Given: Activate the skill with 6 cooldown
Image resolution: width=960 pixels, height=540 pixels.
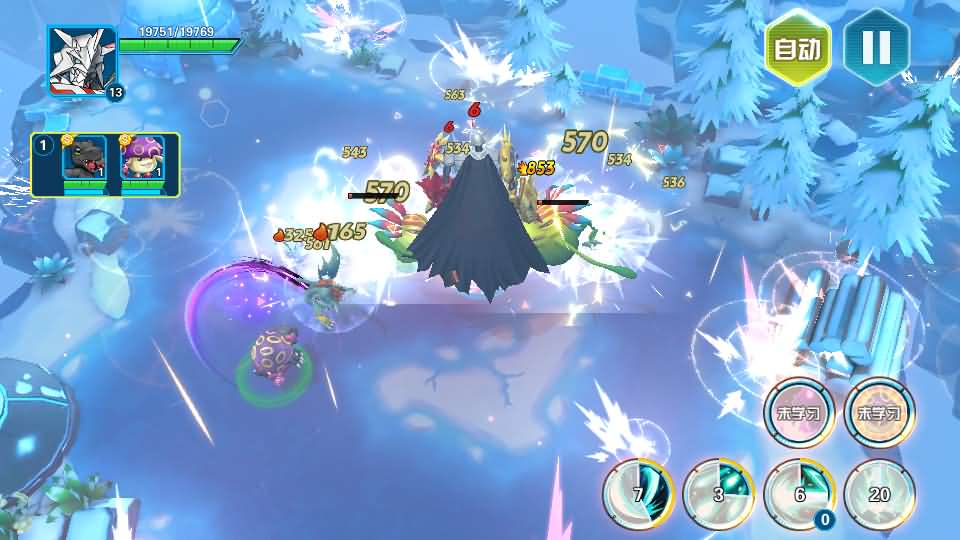Looking at the screenshot, I should [x=799, y=493].
